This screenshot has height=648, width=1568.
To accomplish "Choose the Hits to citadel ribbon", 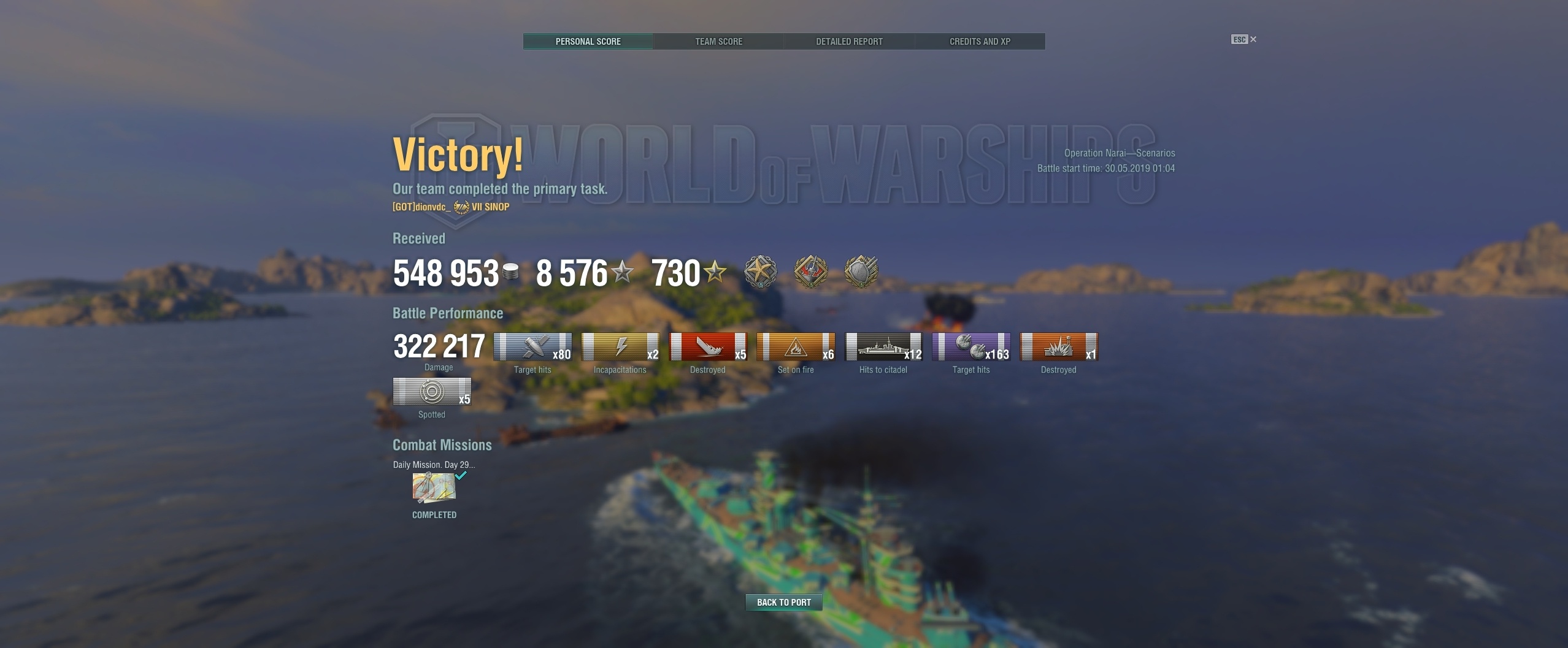I will (883, 347).
